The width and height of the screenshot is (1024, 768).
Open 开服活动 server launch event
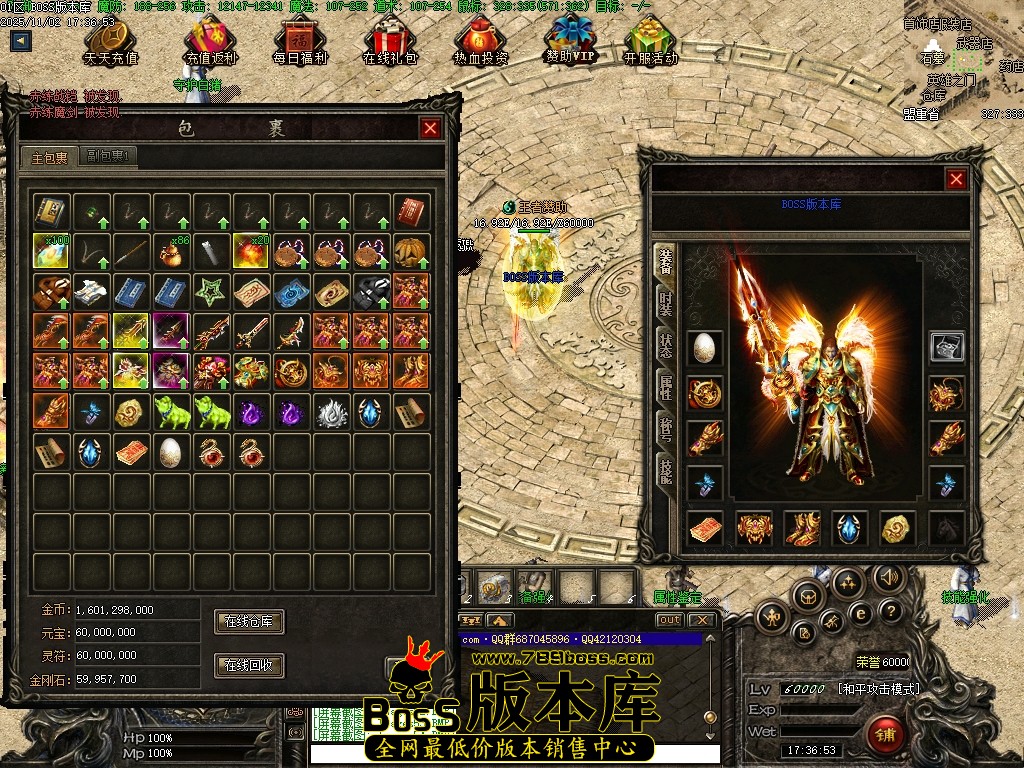tap(650, 42)
